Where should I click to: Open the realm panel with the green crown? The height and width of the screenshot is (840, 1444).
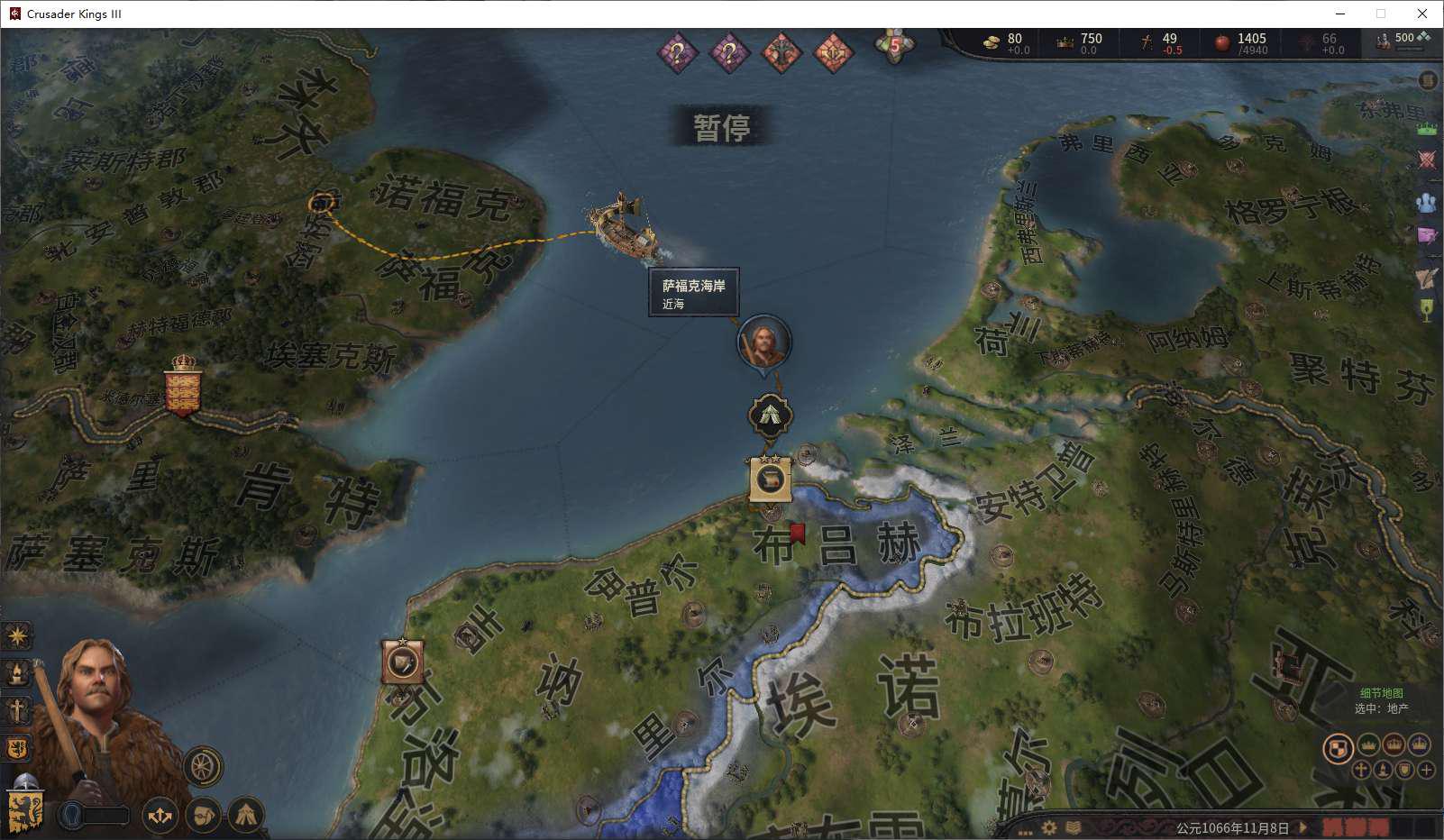[1426, 129]
